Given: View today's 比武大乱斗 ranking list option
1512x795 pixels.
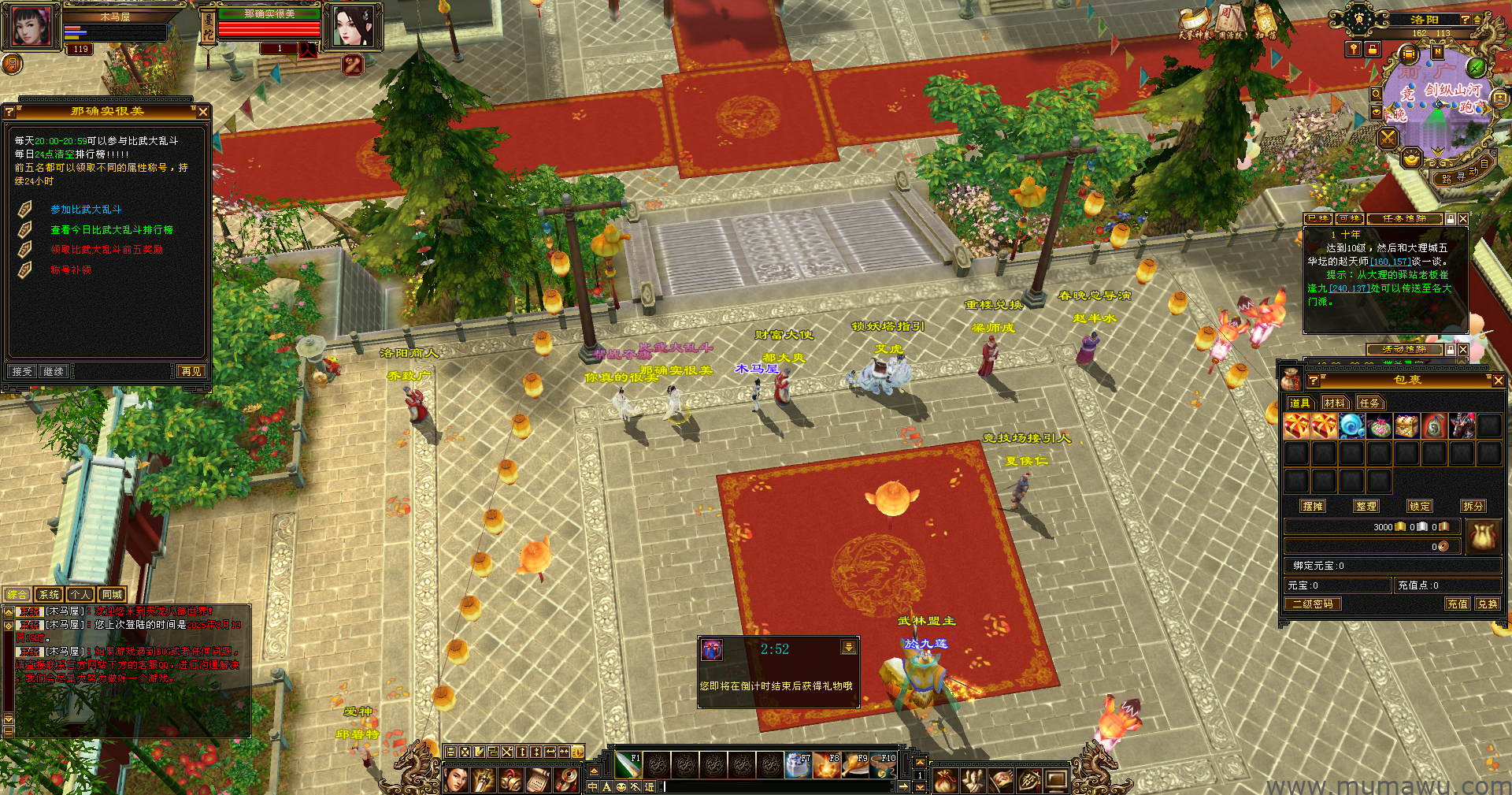Looking at the screenshot, I should tap(111, 230).
